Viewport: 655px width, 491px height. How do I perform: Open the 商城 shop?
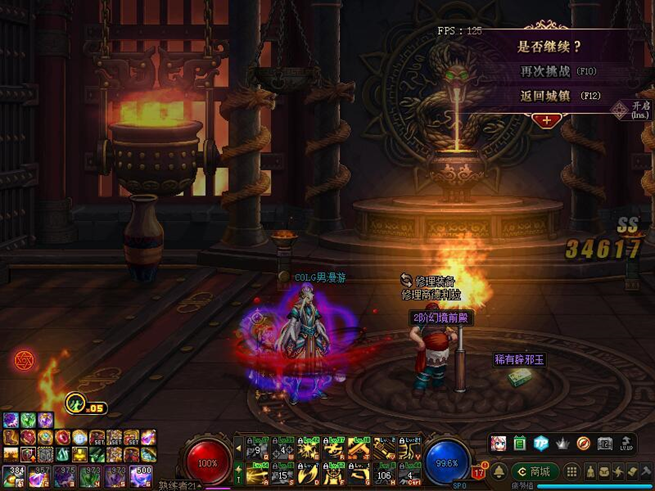coord(534,470)
